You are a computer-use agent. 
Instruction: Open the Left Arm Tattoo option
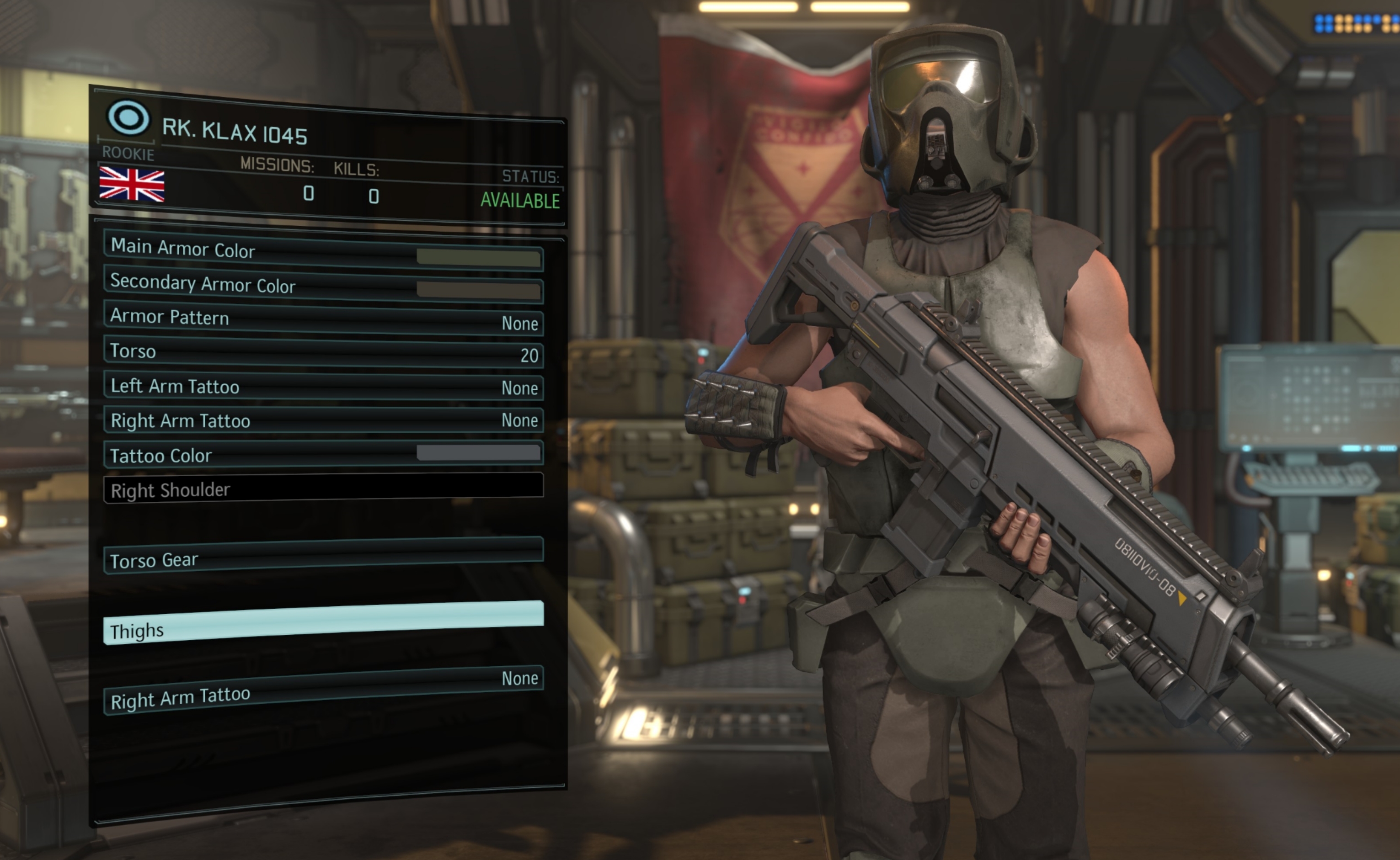coord(323,387)
